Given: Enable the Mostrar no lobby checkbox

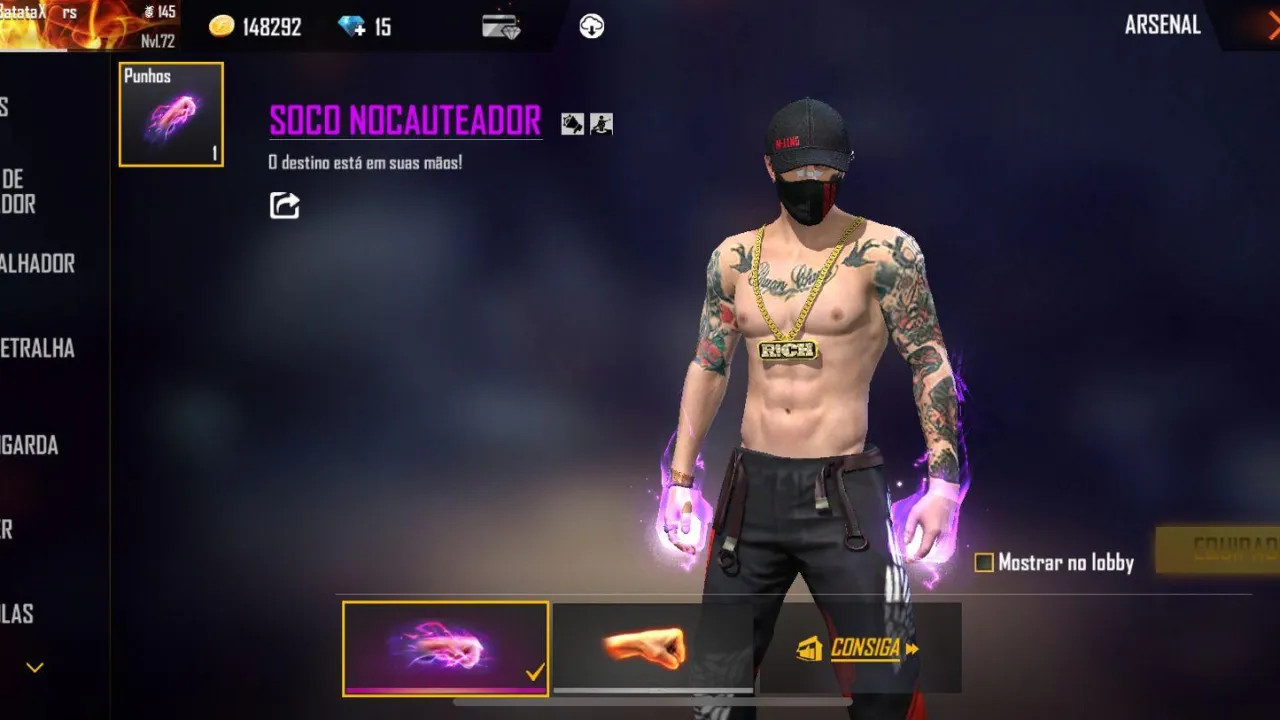Looking at the screenshot, I should click(984, 563).
